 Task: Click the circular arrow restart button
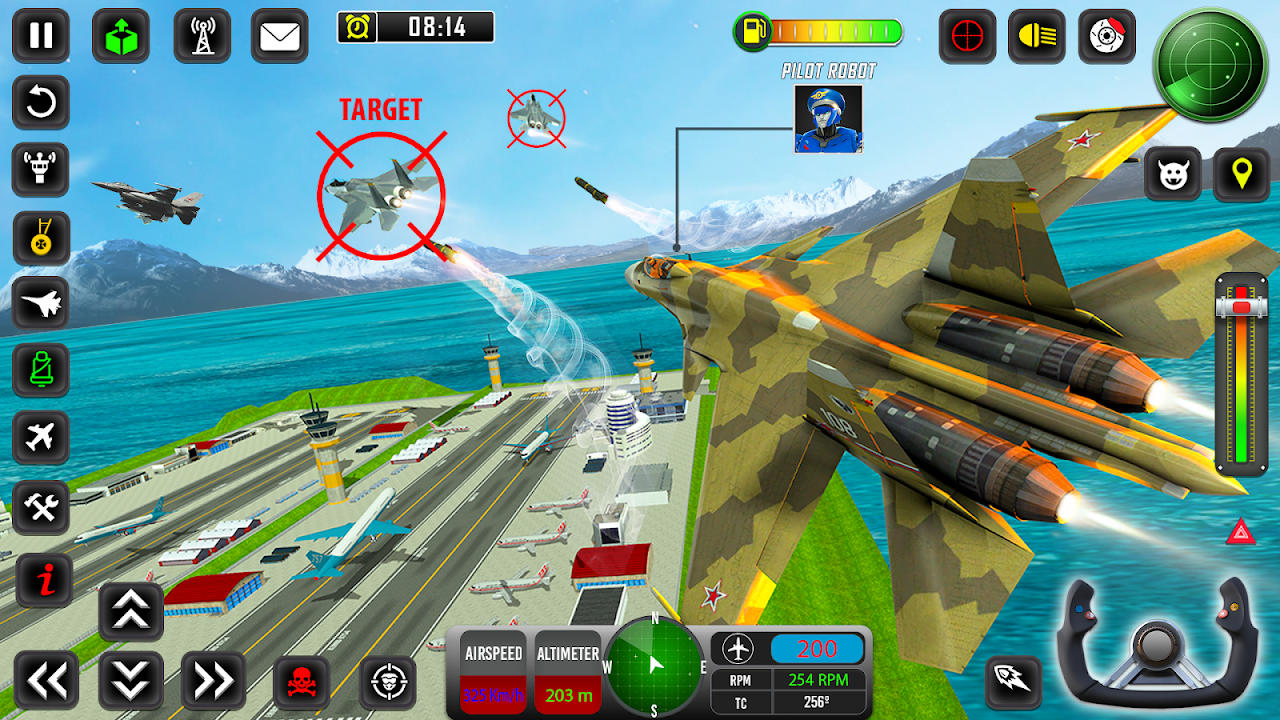point(41,102)
